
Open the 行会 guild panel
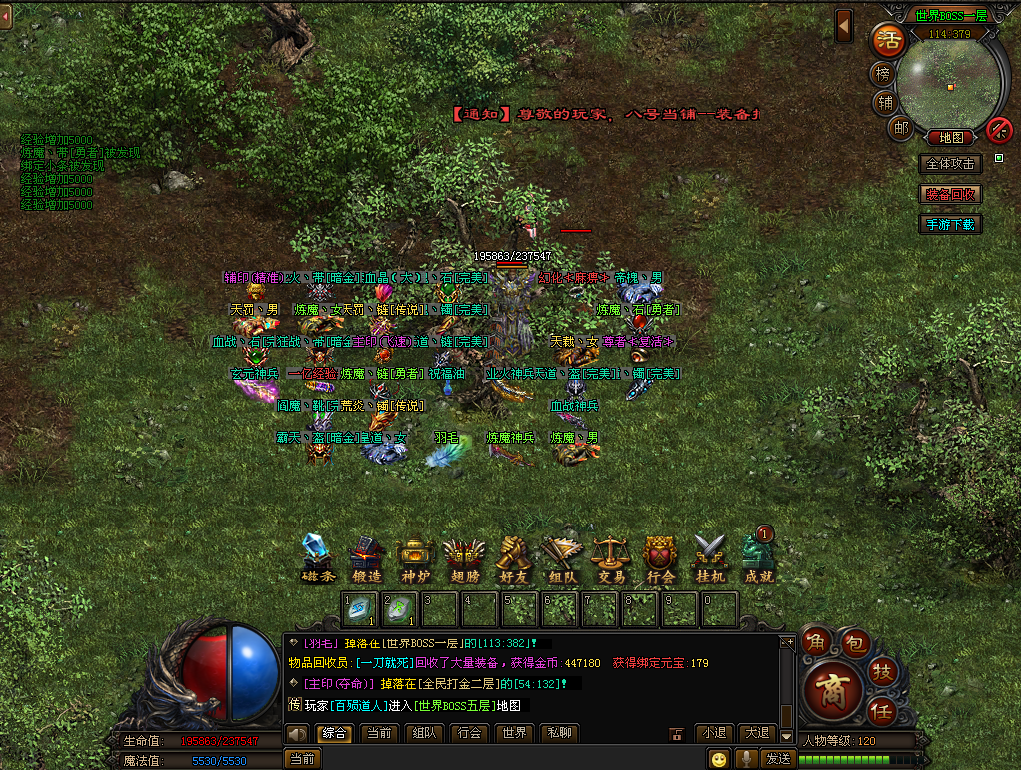(660, 558)
